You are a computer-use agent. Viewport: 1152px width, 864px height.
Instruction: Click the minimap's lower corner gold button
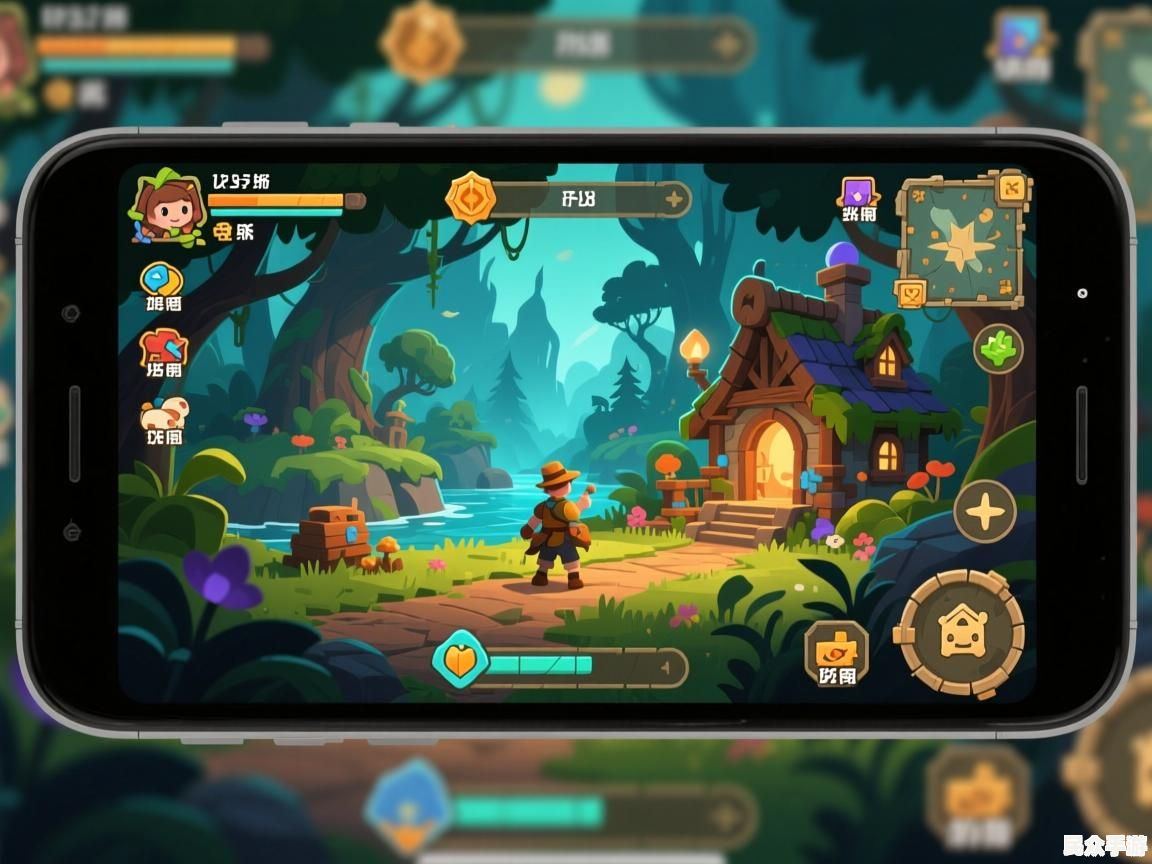click(x=912, y=292)
